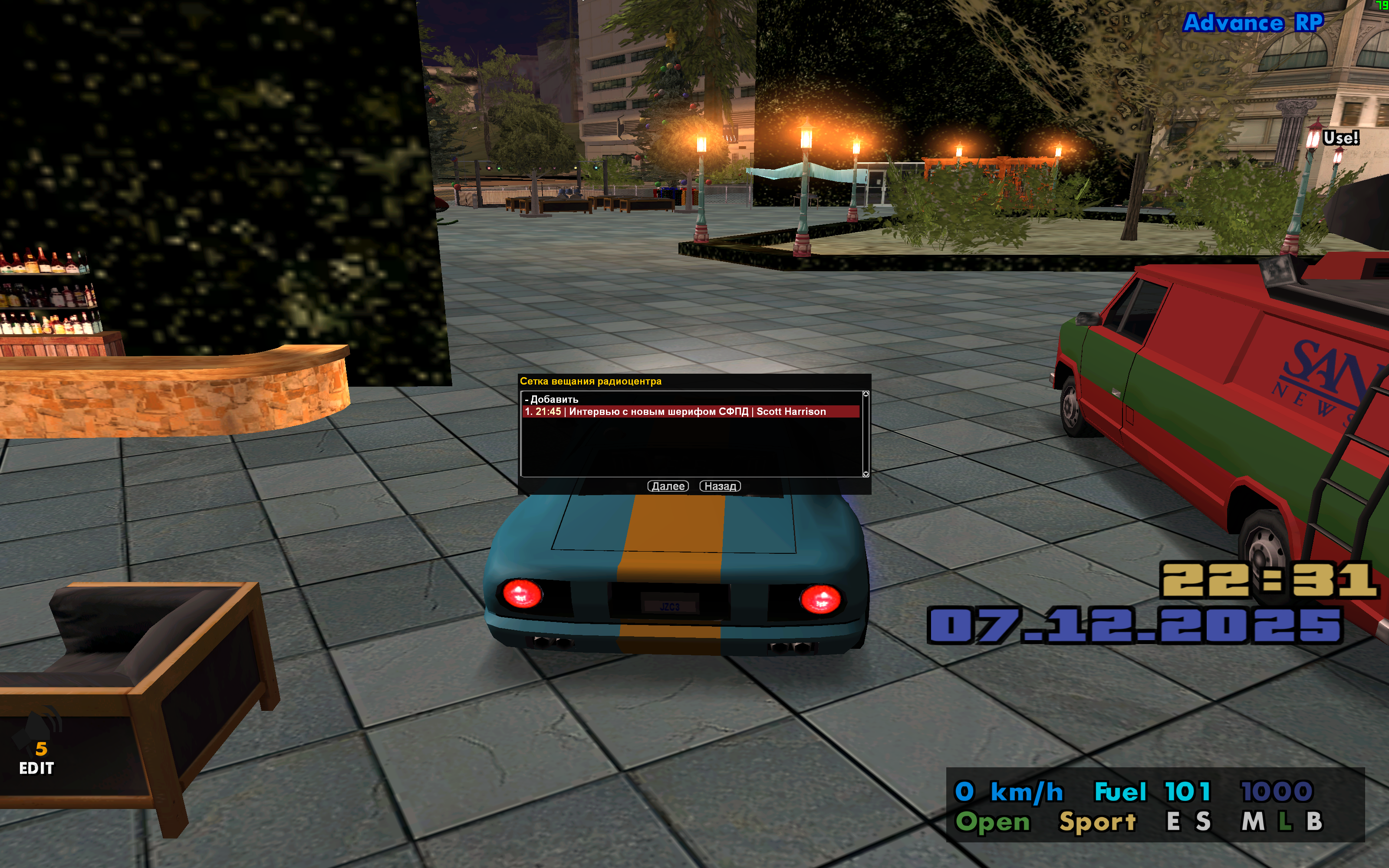Click the dialog list scrollbar down arrow
The width and height of the screenshot is (1389, 868).
866,474
